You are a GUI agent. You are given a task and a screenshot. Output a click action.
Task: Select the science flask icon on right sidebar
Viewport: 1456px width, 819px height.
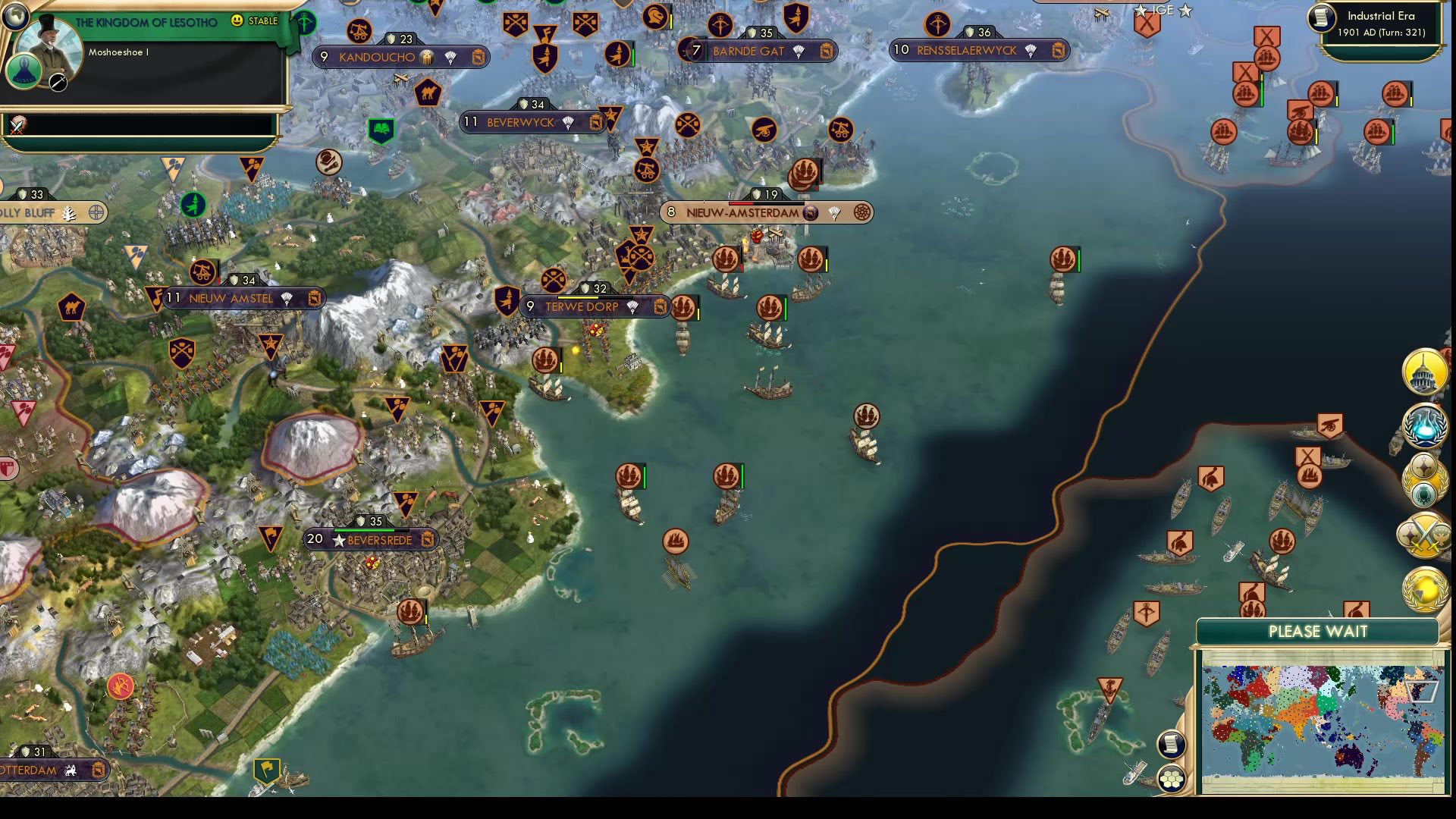pos(1426,428)
